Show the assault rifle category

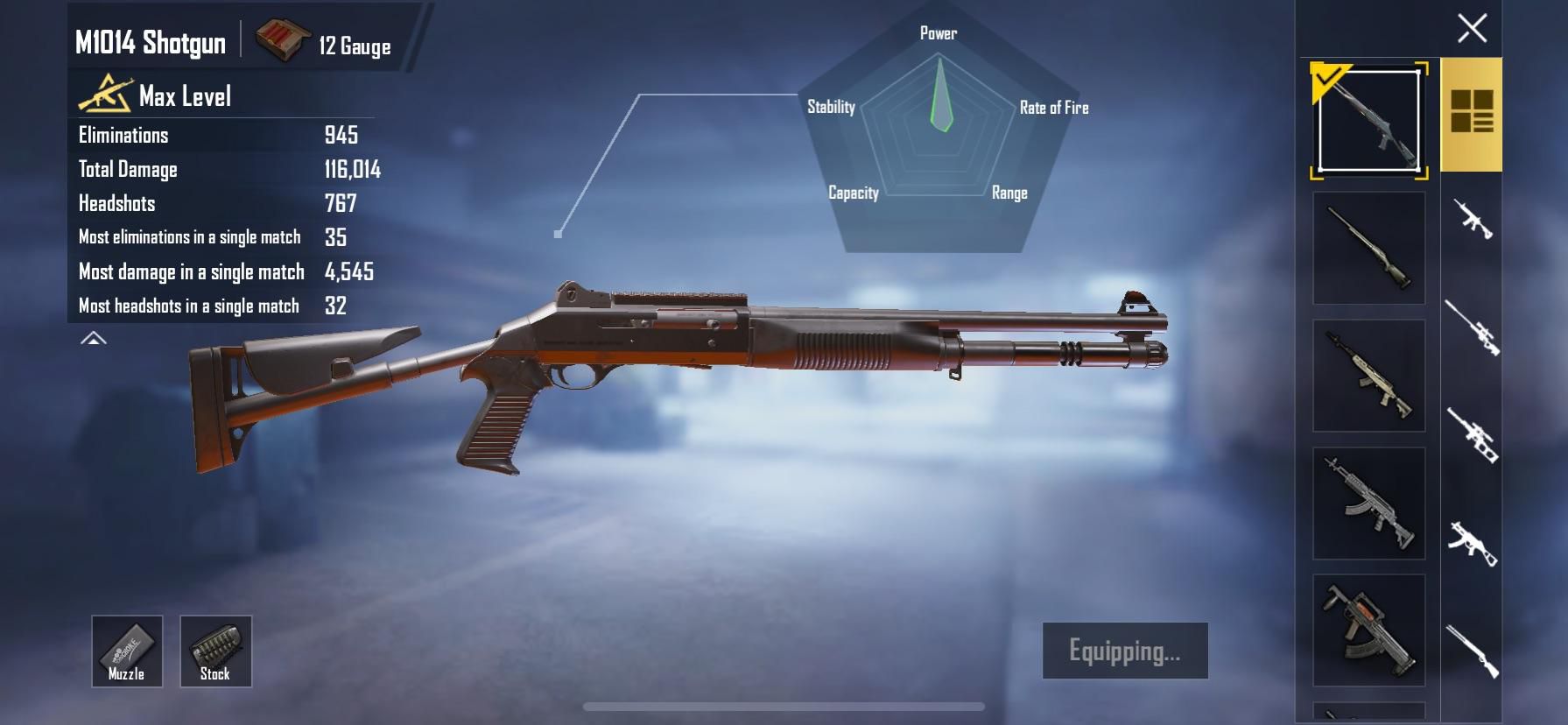[x=1473, y=219]
